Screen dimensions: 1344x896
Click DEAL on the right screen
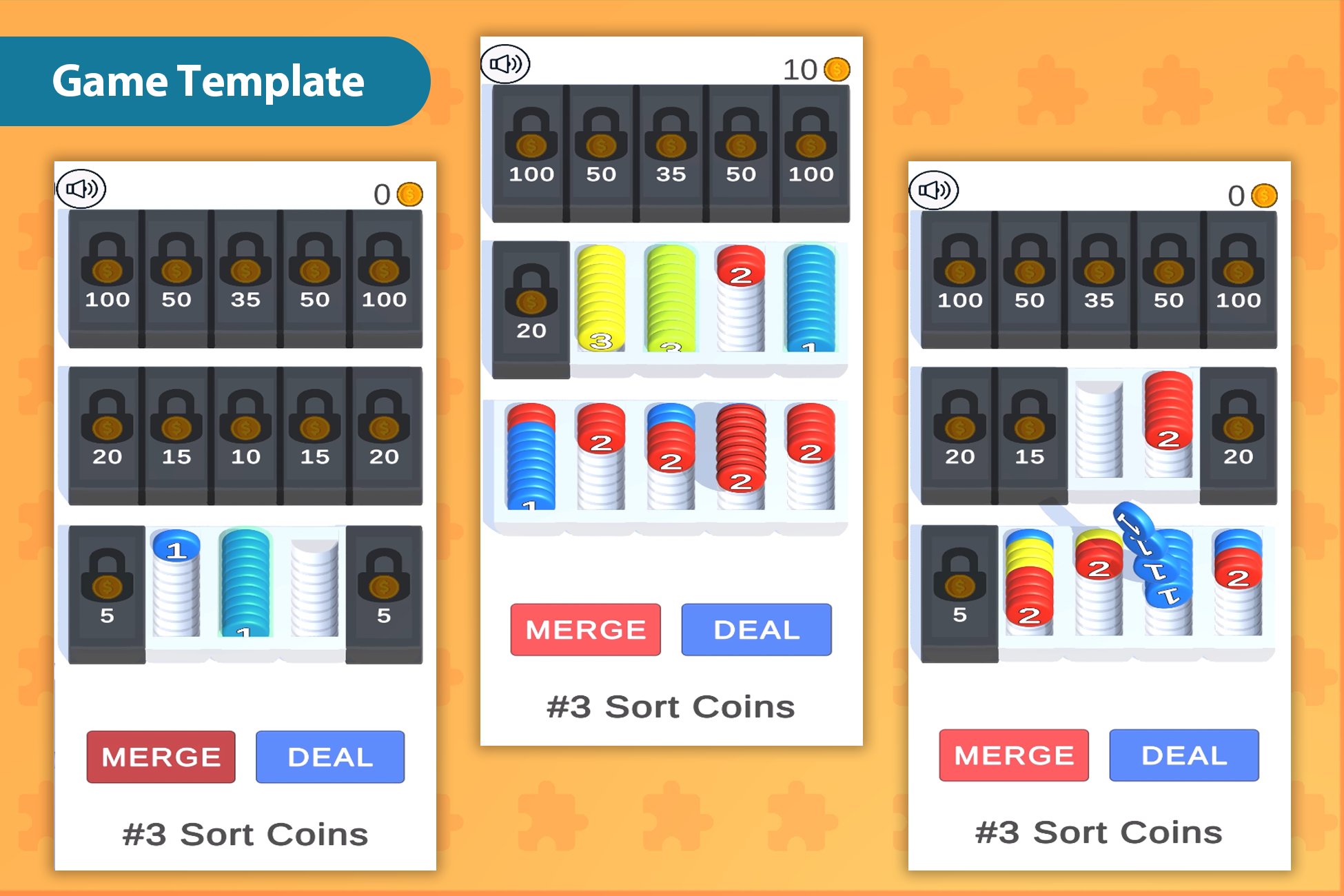(1183, 755)
